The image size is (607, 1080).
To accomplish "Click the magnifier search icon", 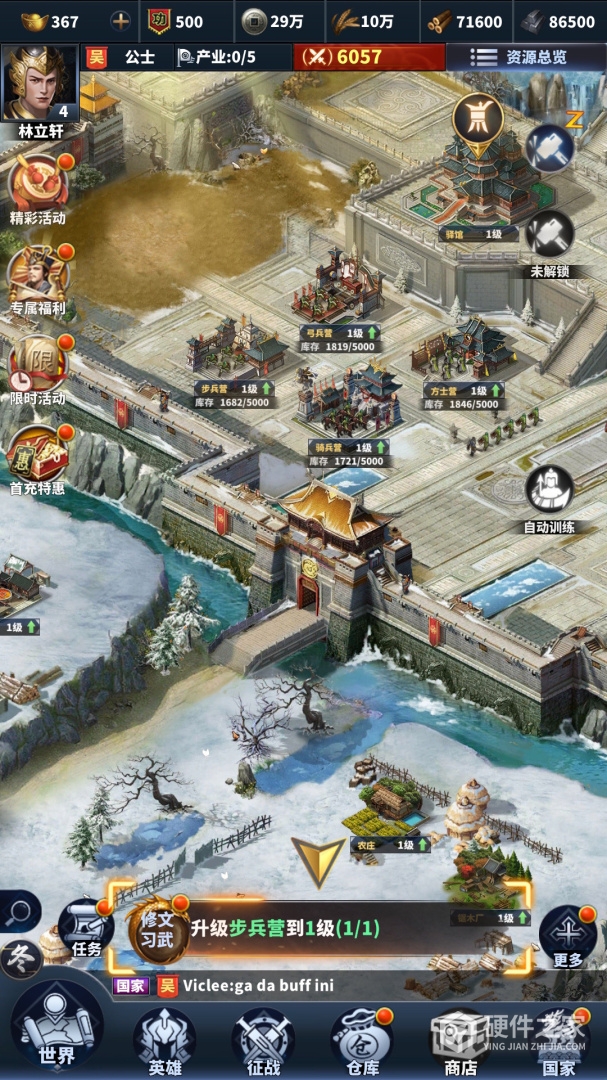I will [19, 911].
